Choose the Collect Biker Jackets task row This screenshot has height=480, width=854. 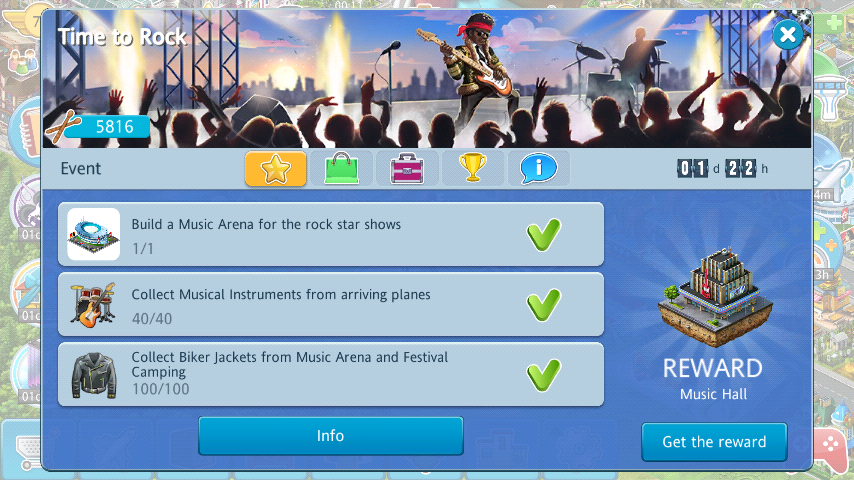330,374
